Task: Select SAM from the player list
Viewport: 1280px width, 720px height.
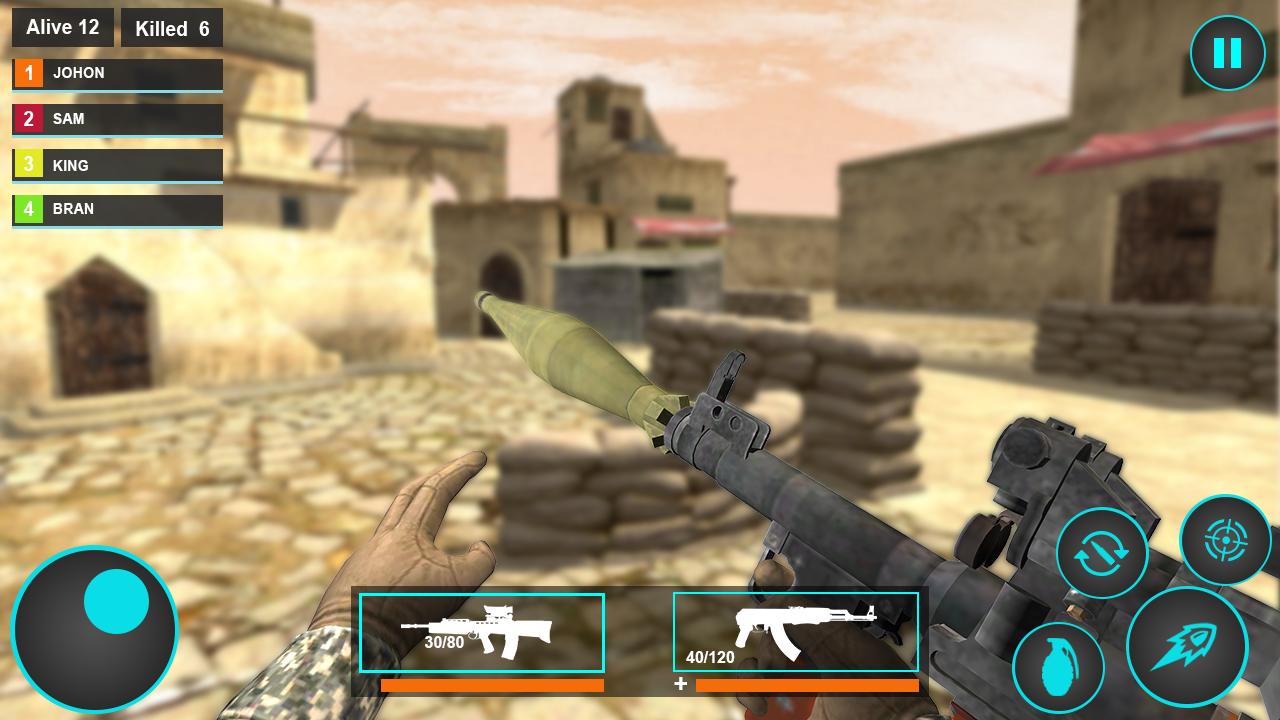Action: pos(117,119)
